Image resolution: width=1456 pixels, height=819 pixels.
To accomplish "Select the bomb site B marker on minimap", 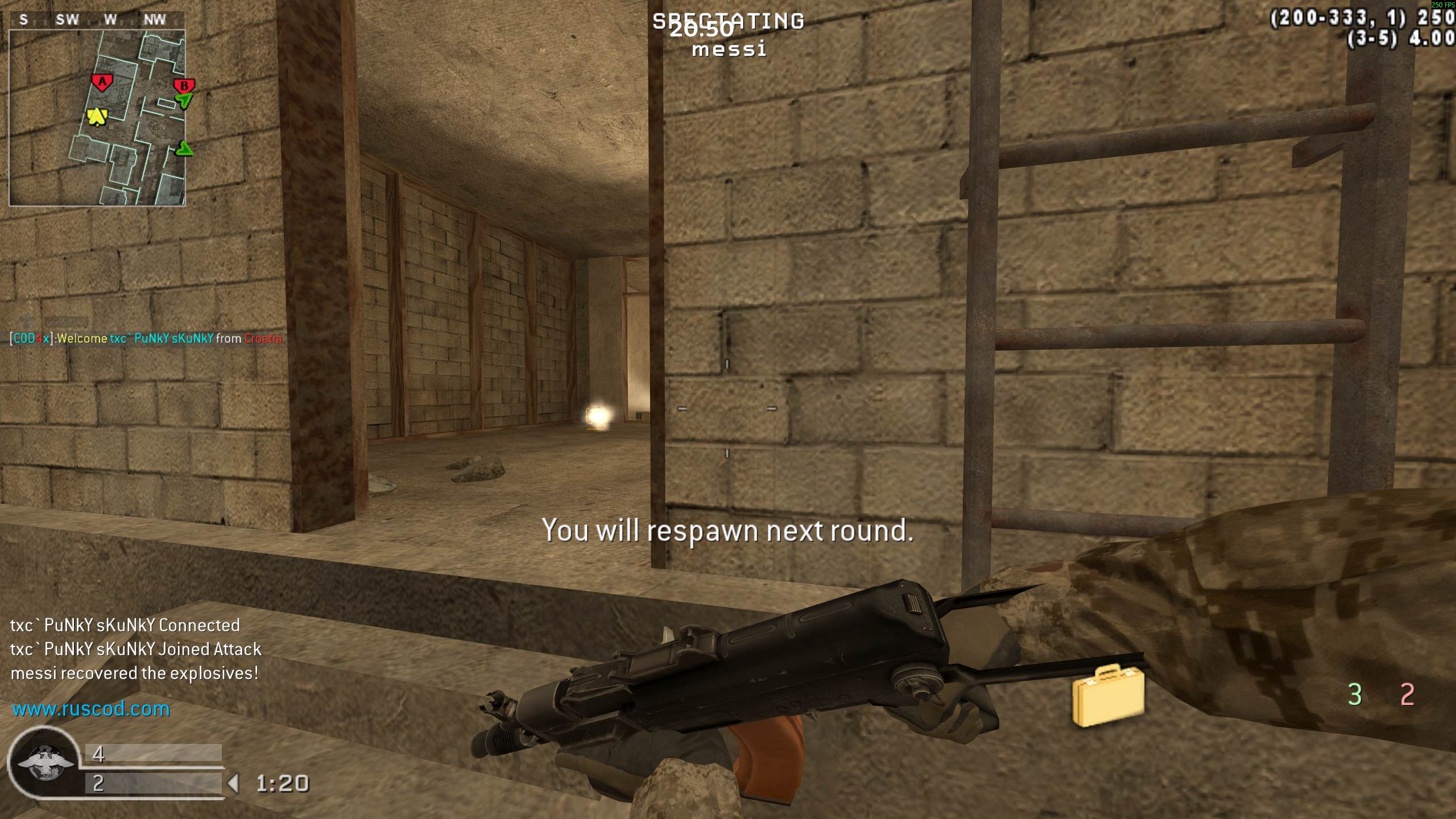I will [184, 86].
